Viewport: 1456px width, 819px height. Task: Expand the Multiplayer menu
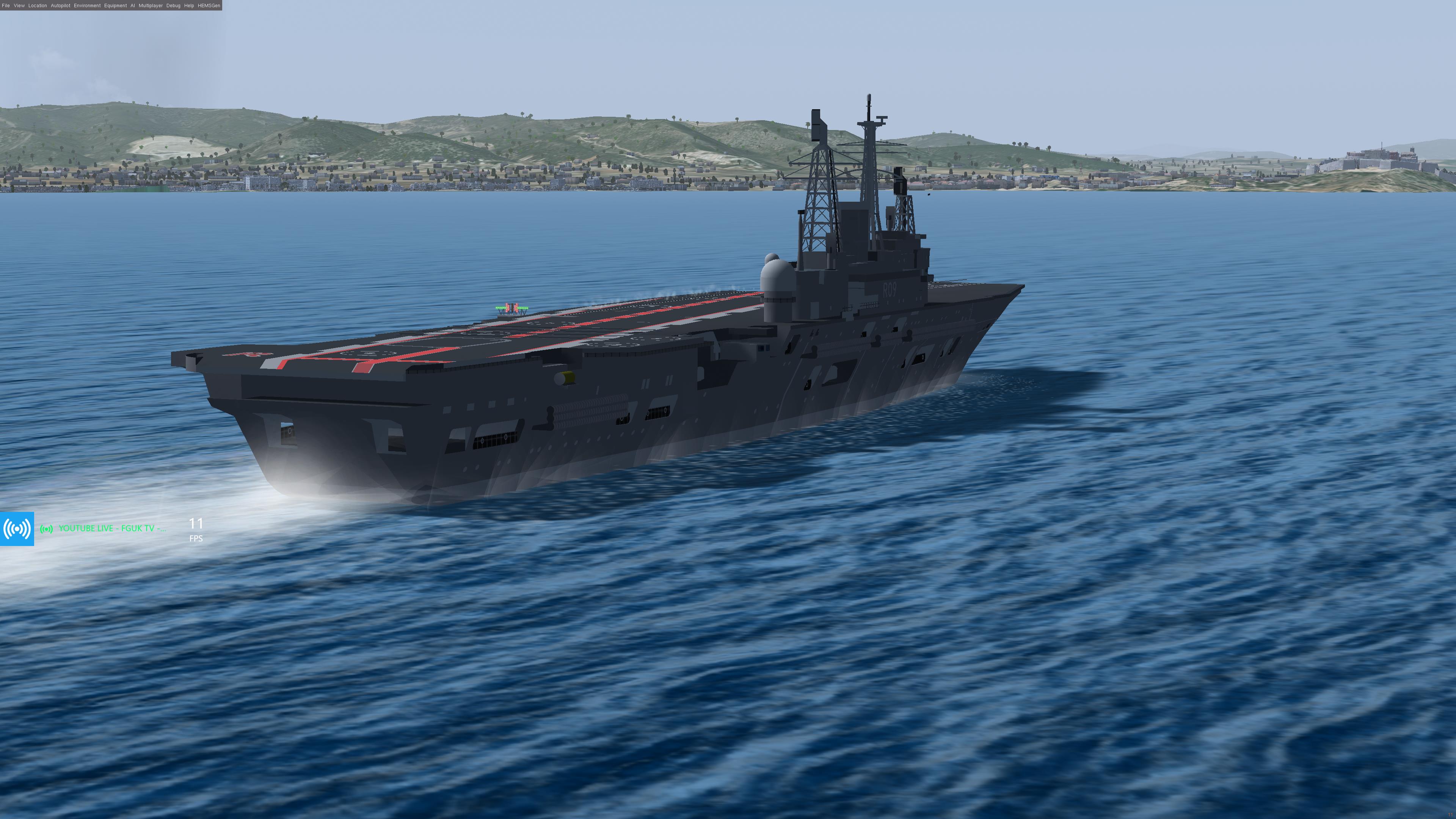[x=151, y=6]
